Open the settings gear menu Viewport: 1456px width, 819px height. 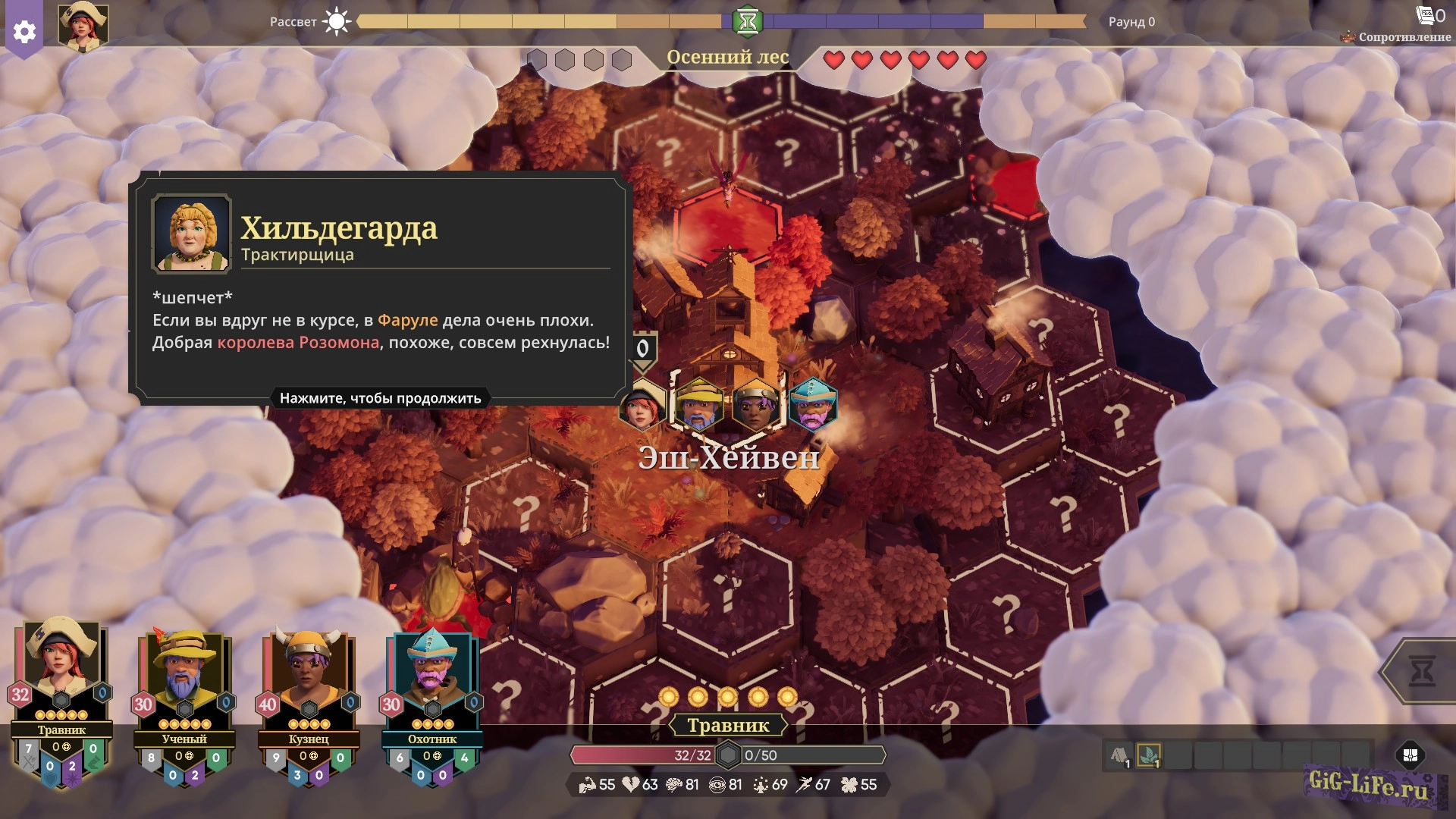coord(24,32)
